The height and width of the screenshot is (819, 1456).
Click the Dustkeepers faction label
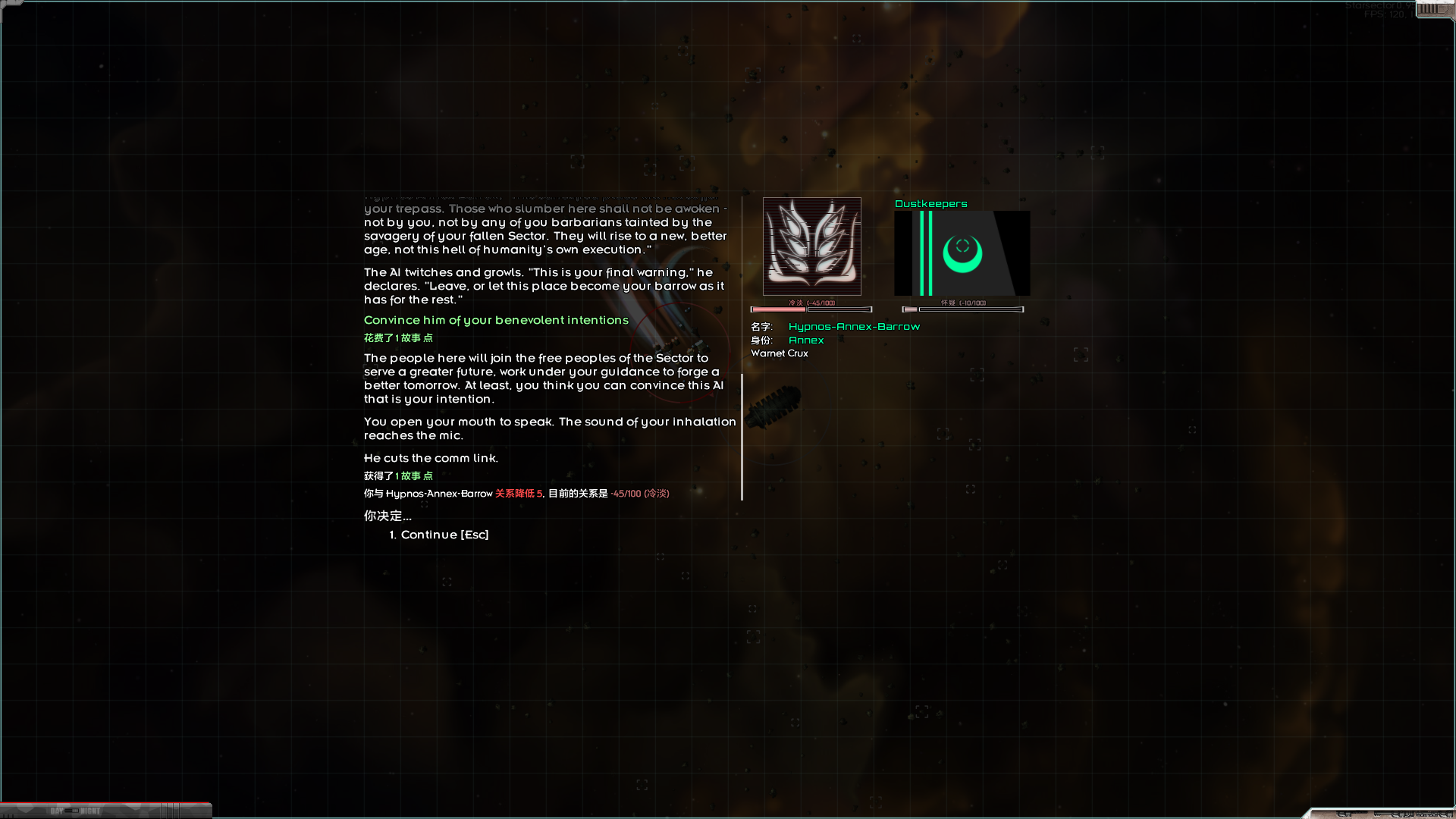930,203
